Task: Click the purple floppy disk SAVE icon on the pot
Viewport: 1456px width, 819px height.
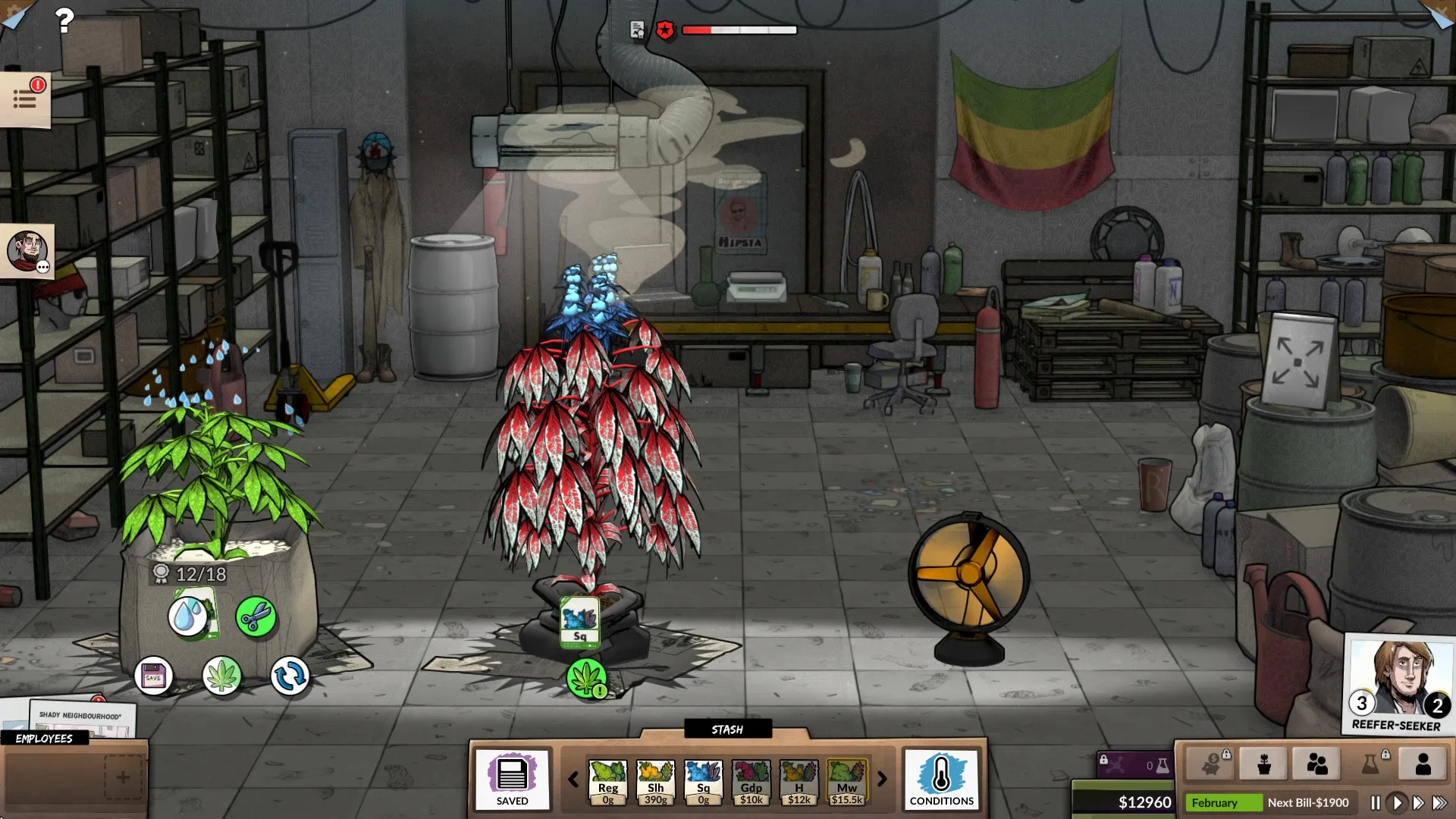Action: coord(154,676)
